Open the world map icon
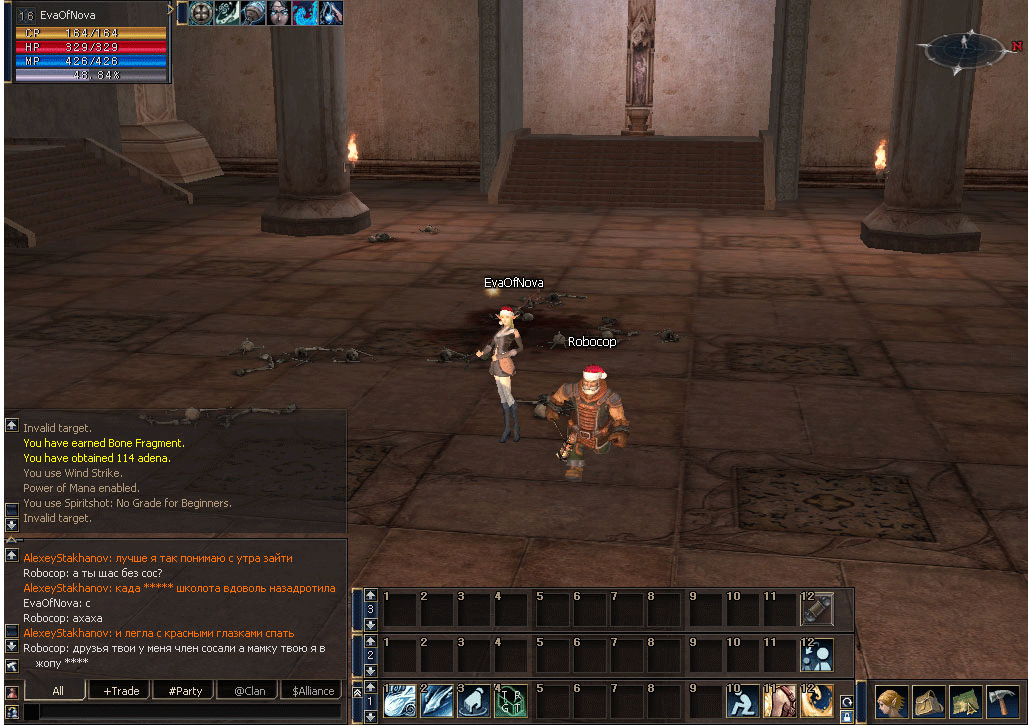Viewport: 1028px width, 725px height. (x=965, y=701)
